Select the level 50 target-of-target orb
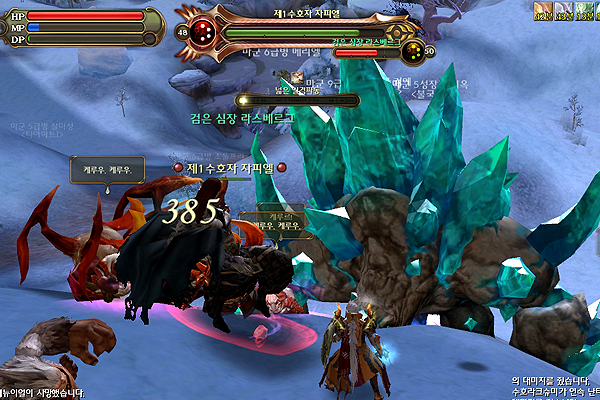This screenshot has width=600, height=400. pos(412,51)
